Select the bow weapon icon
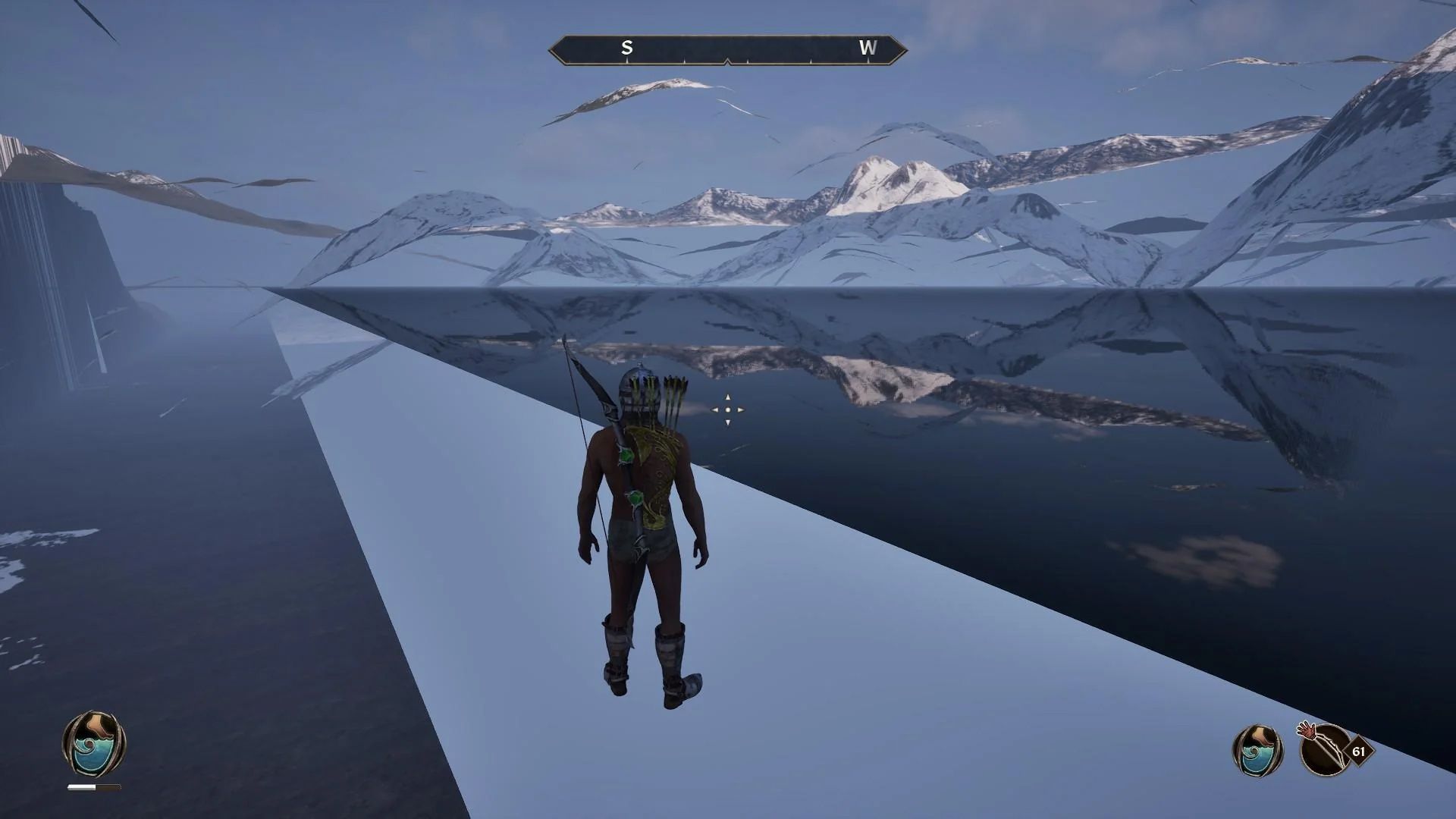1456x819 pixels. [1325, 751]
